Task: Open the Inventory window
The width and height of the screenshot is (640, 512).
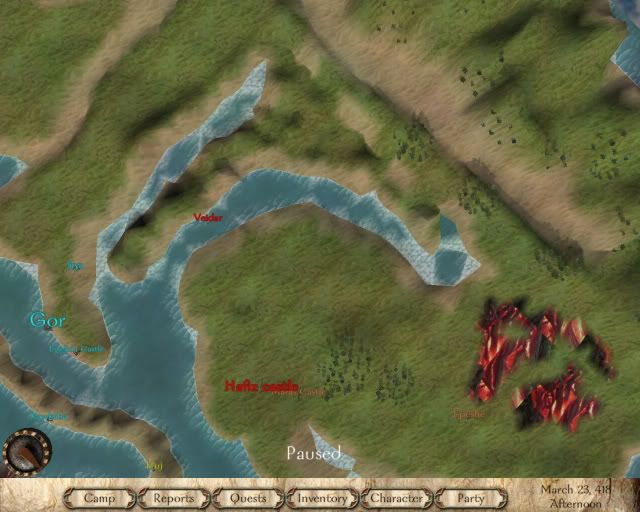Action: [322, 498]
